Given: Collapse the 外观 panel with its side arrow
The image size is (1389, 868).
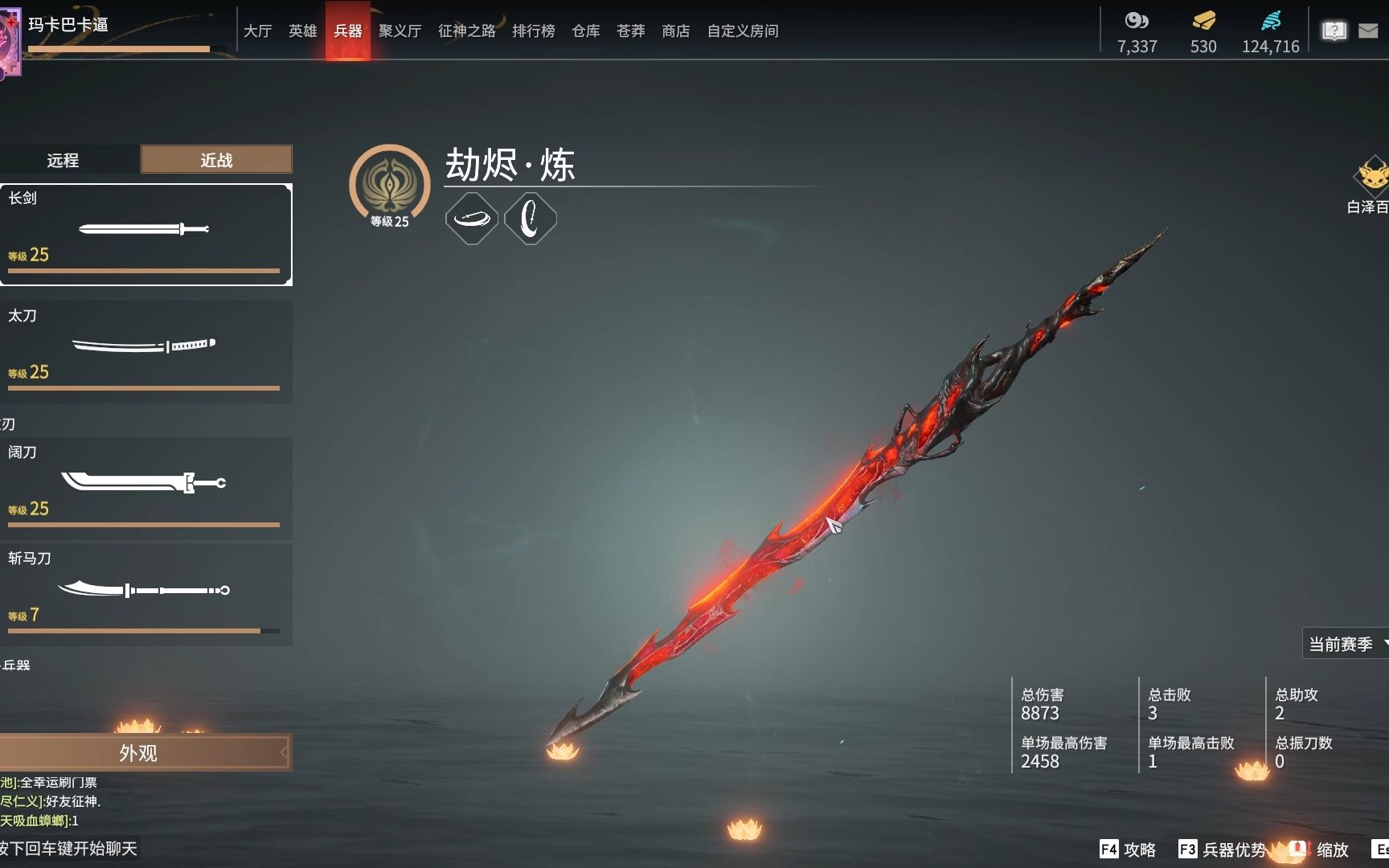Looking at the screenshot, I should pos(283,753).
